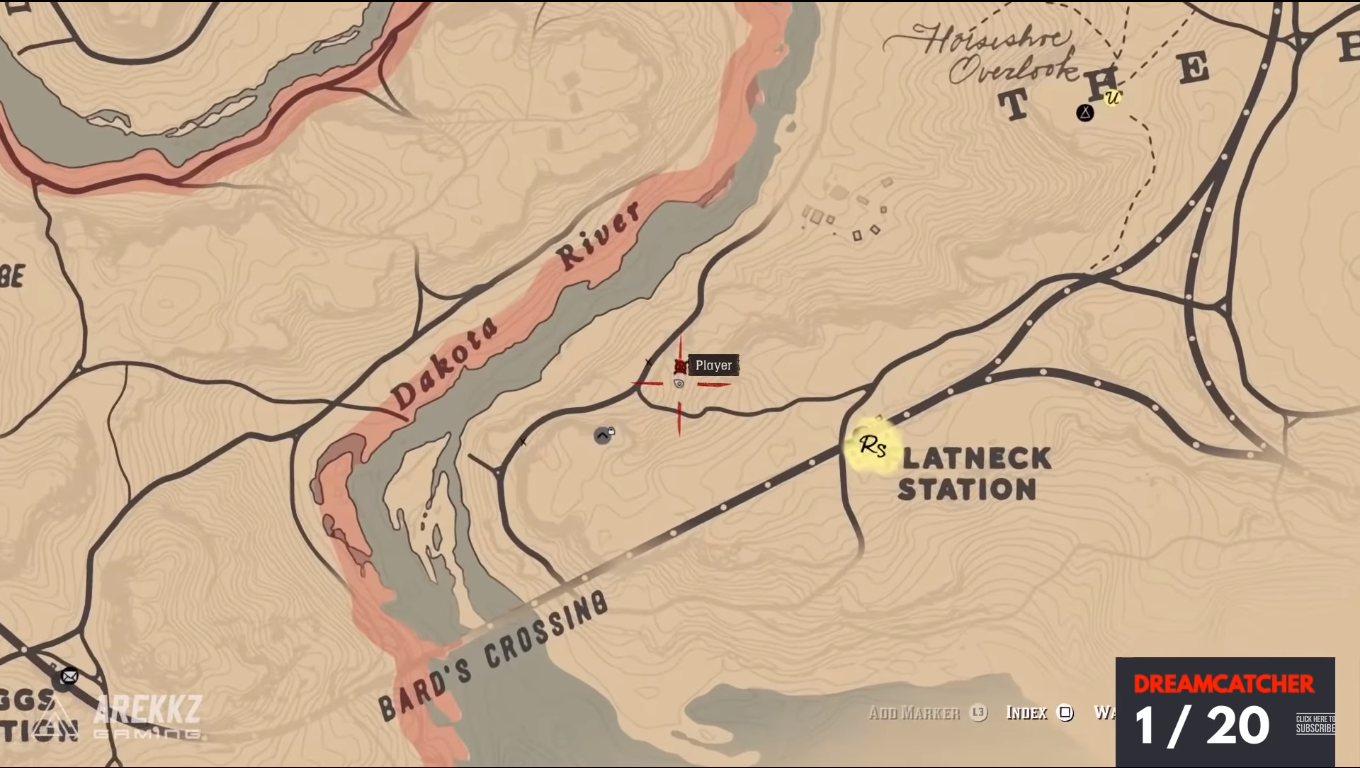This screenshot has width=1360, height=768.
Task: Click the square button icon next to Index
Action: [x=1063, y=714]
